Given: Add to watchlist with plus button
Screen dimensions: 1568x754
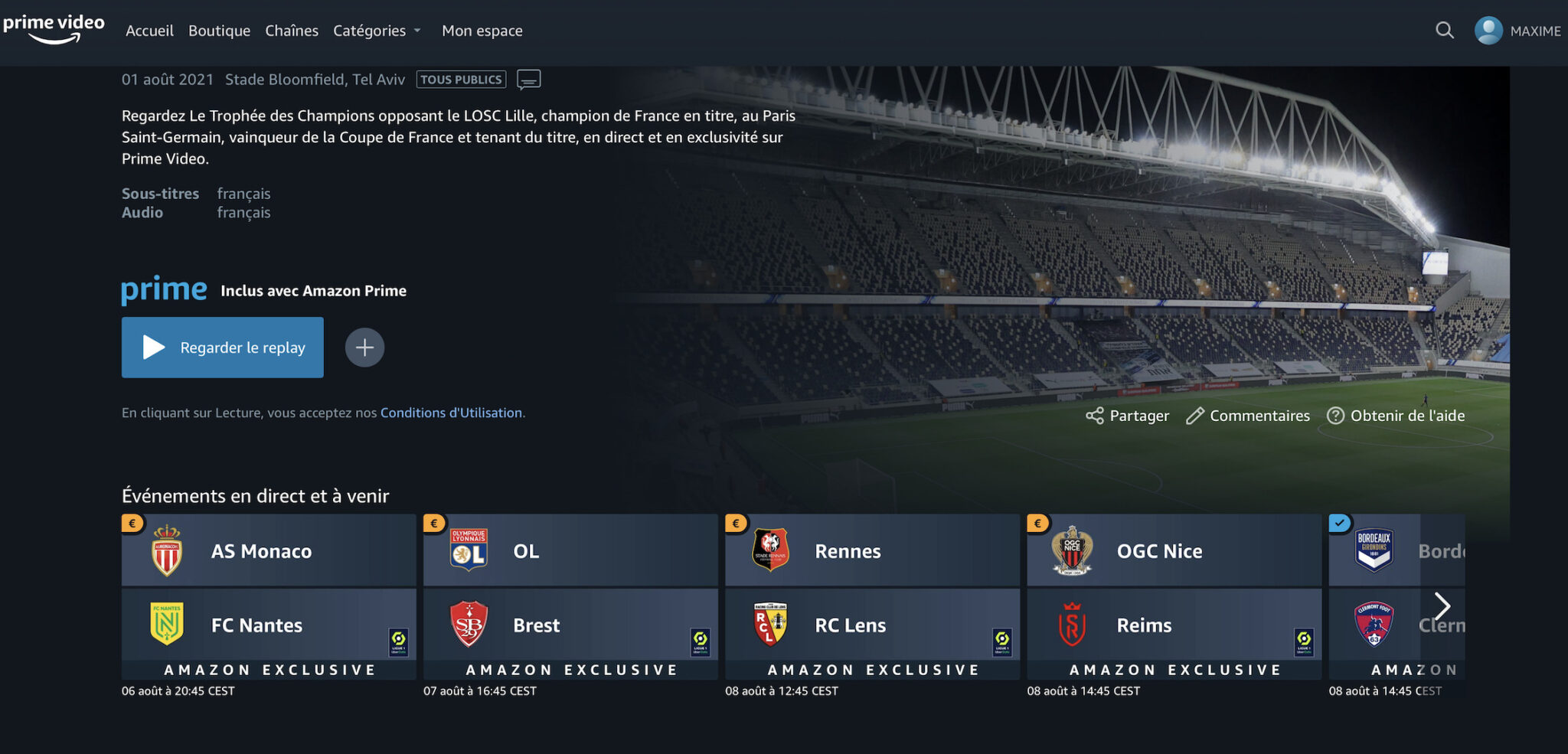Looking at the screenshot, I should 364,348.
